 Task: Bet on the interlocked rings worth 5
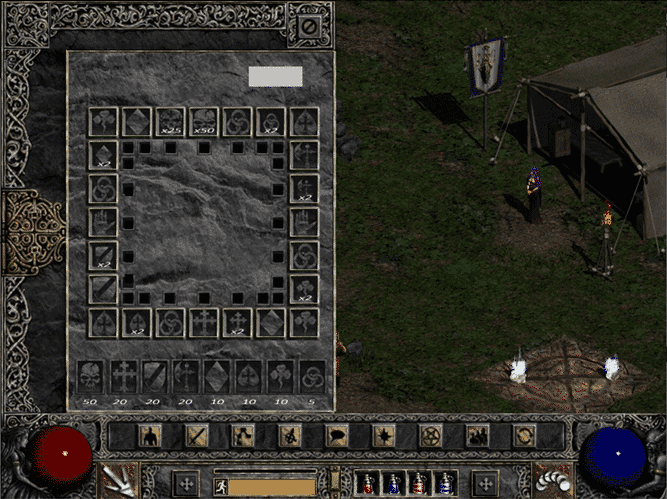tap(312, 376)
